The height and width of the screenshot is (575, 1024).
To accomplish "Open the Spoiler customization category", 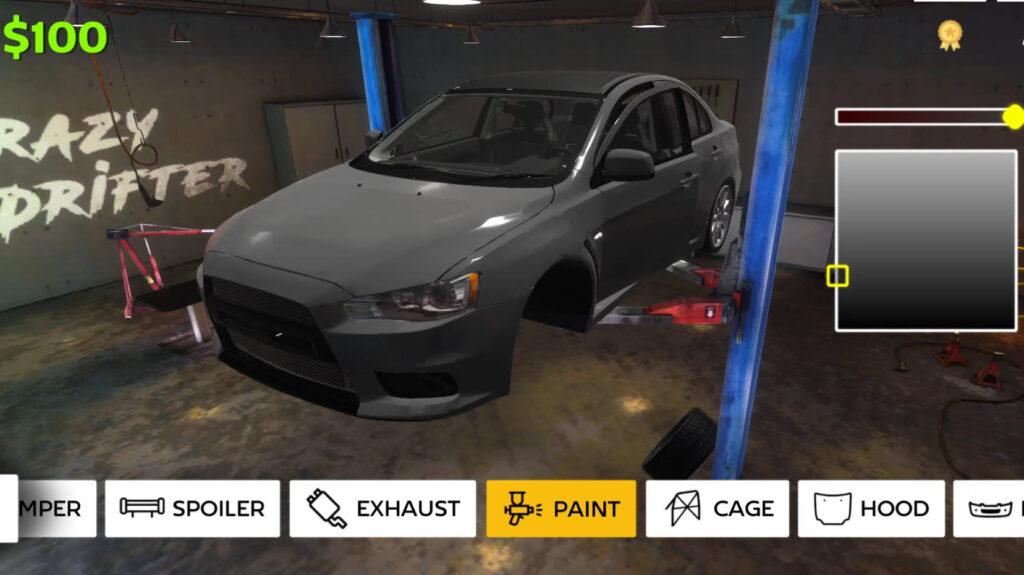I will (x=192, y=508).
